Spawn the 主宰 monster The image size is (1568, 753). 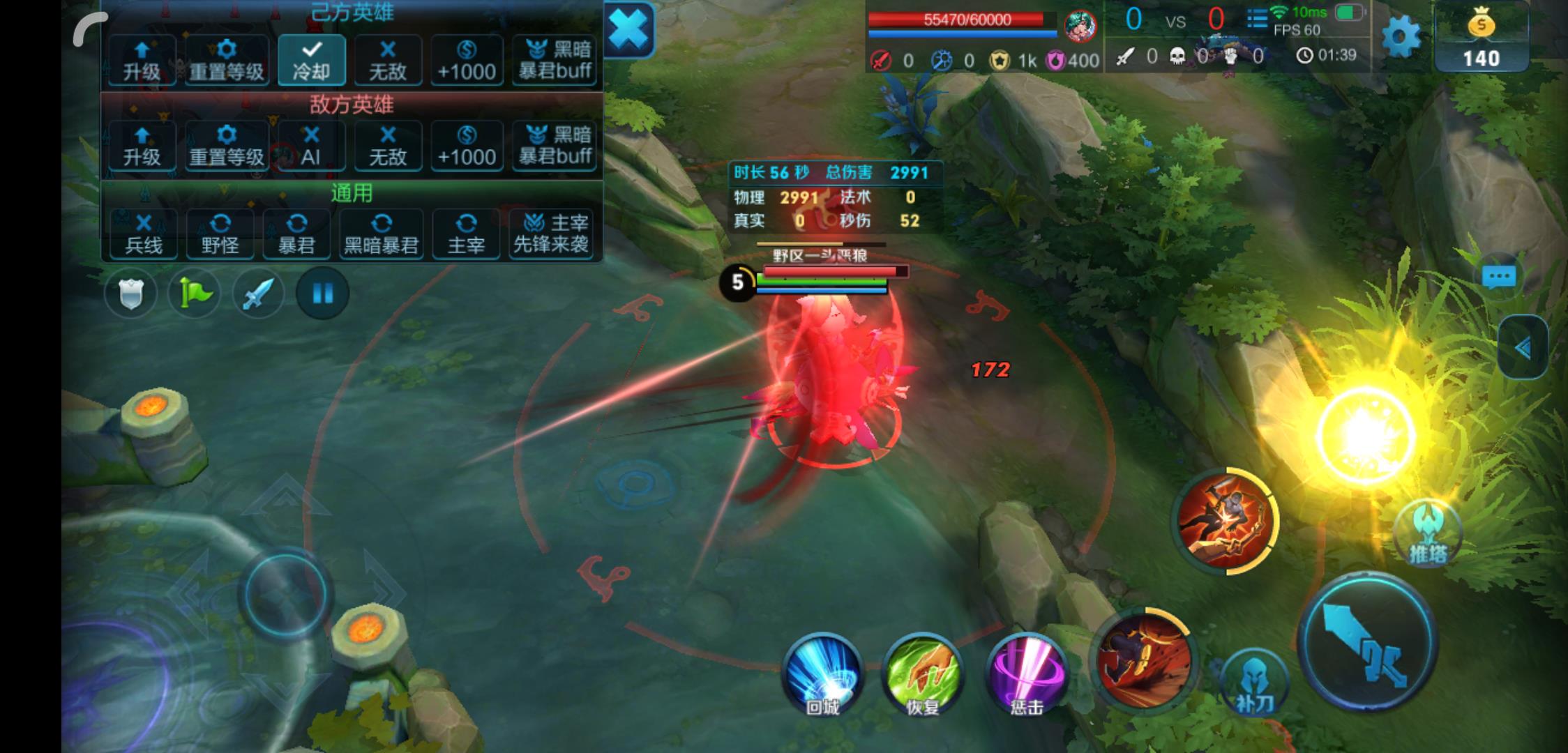465,234
